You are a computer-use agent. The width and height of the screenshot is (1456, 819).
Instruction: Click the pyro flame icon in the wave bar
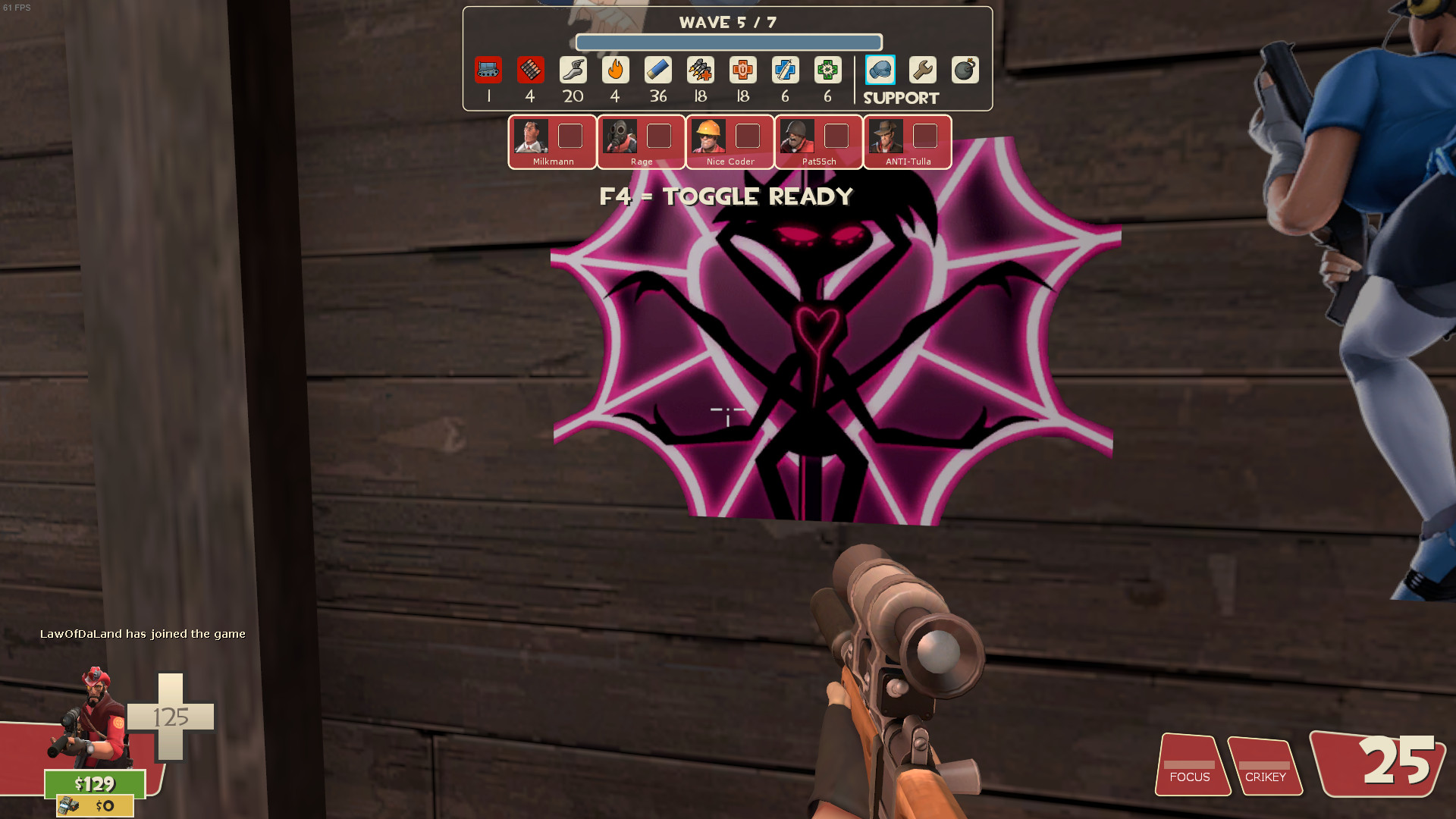[616, 70]
